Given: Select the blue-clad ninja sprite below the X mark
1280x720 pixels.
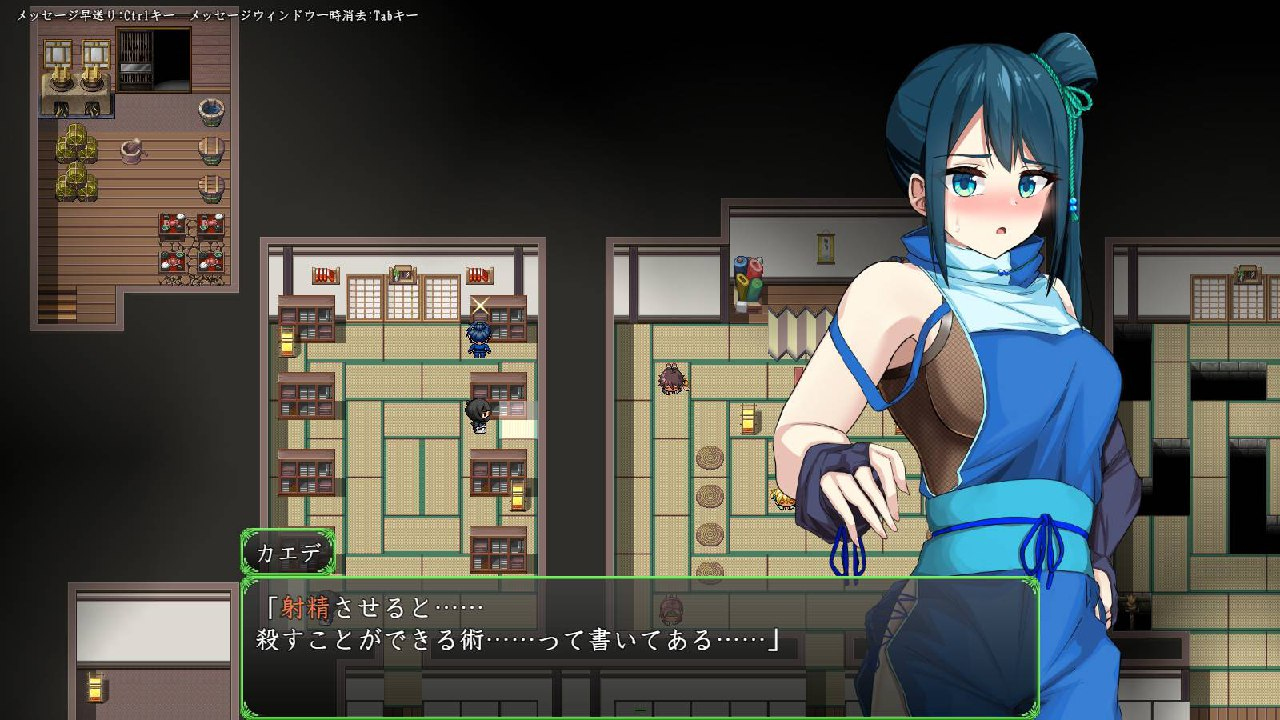Looking at the screenshot, I should pos(480,340).
